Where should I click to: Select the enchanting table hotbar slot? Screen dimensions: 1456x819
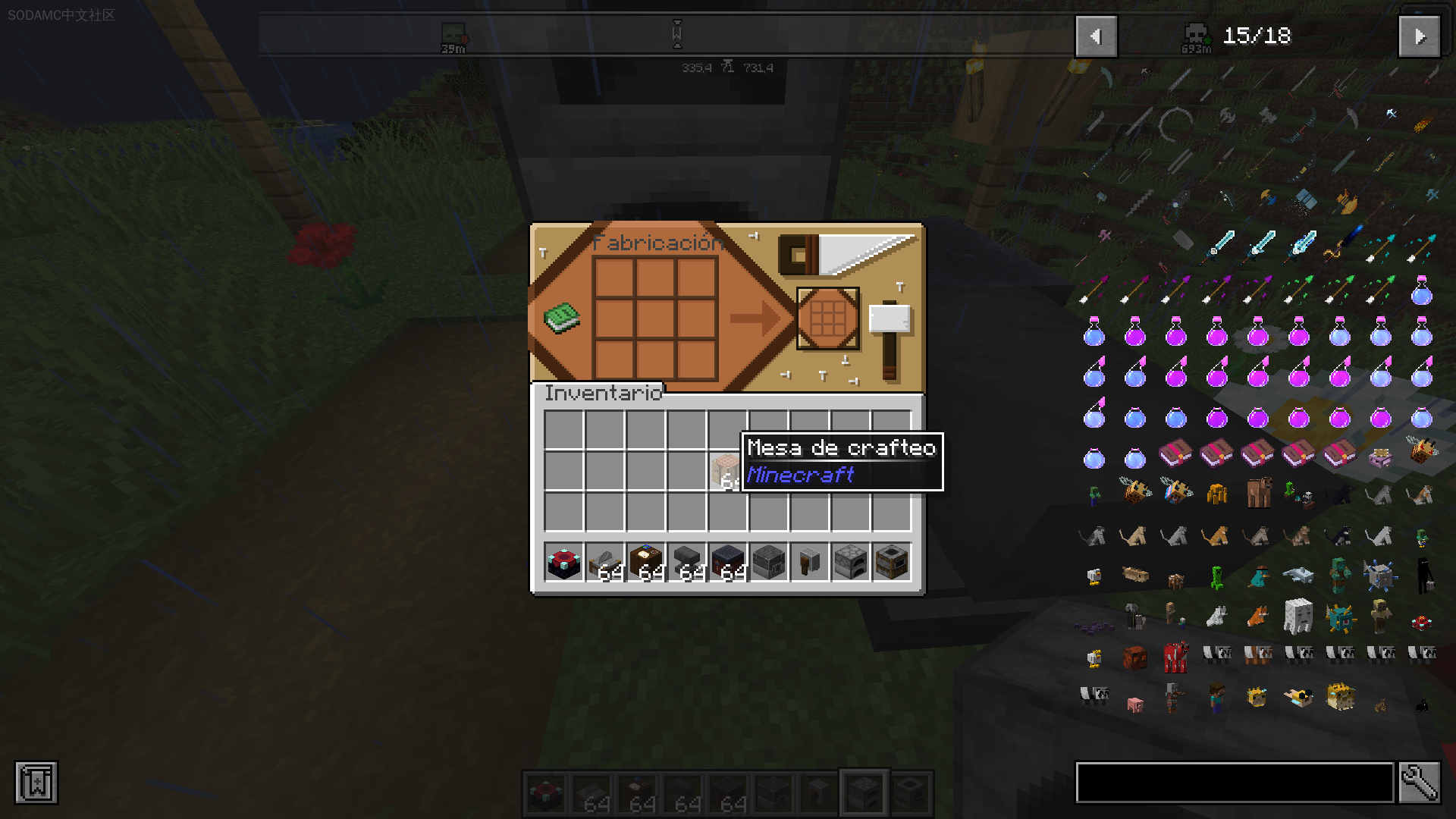pos(563,563)
